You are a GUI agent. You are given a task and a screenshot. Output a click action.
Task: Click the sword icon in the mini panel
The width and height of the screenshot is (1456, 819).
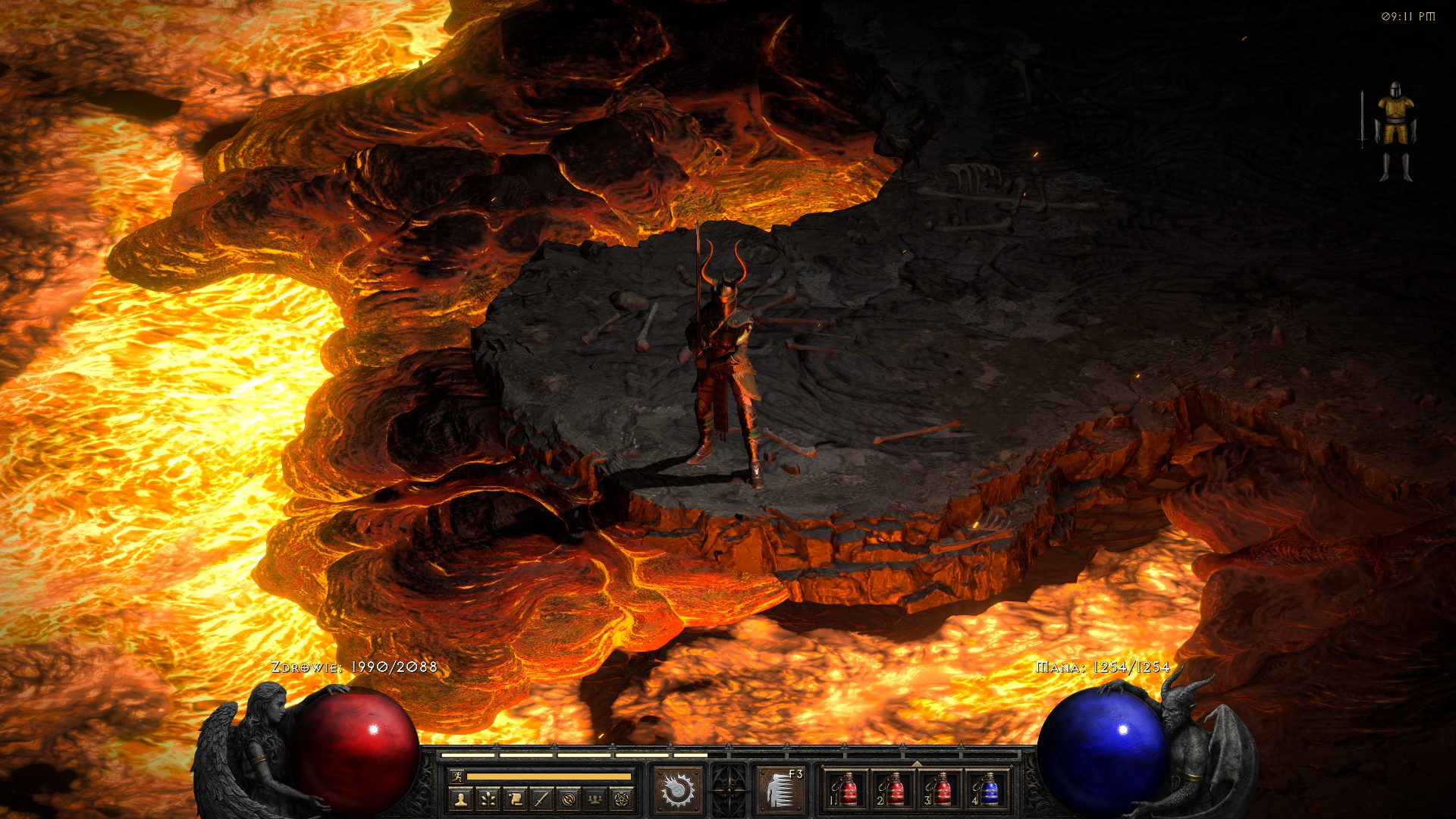click(541, 799)
